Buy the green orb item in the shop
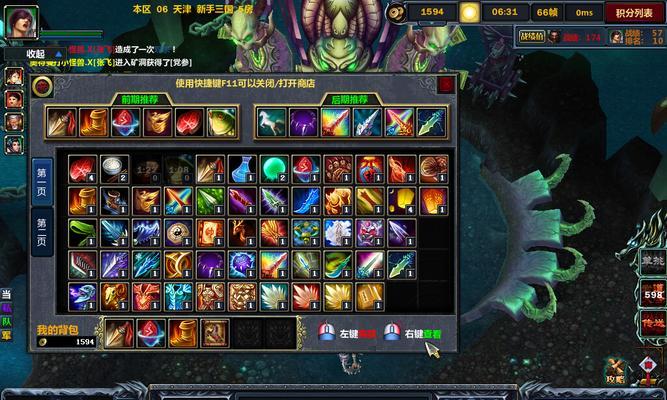Viewport: 667px width, 400px height. pos(274,168)
